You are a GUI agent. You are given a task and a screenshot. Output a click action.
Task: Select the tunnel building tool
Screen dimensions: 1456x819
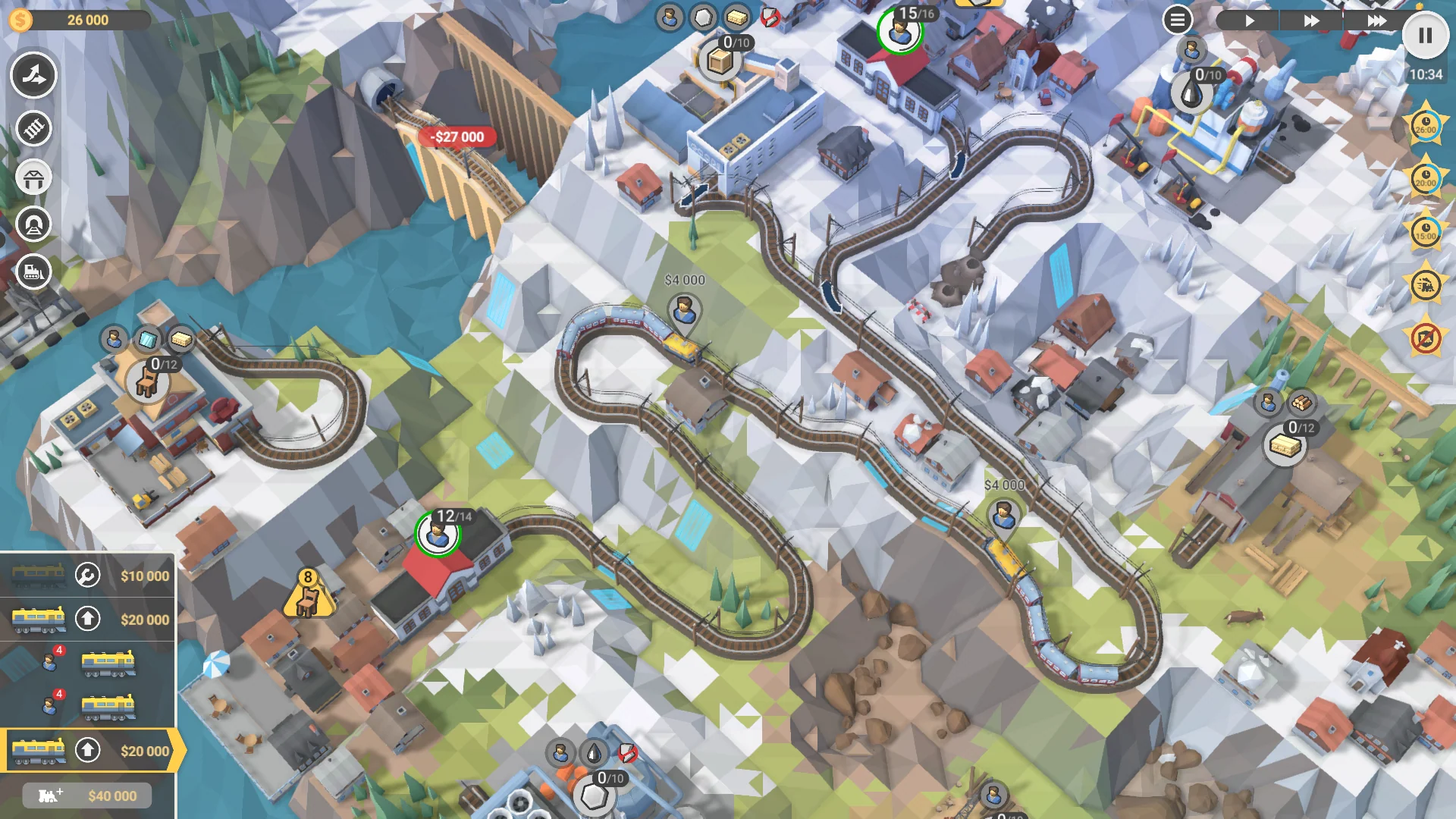[x=33, y=225]
